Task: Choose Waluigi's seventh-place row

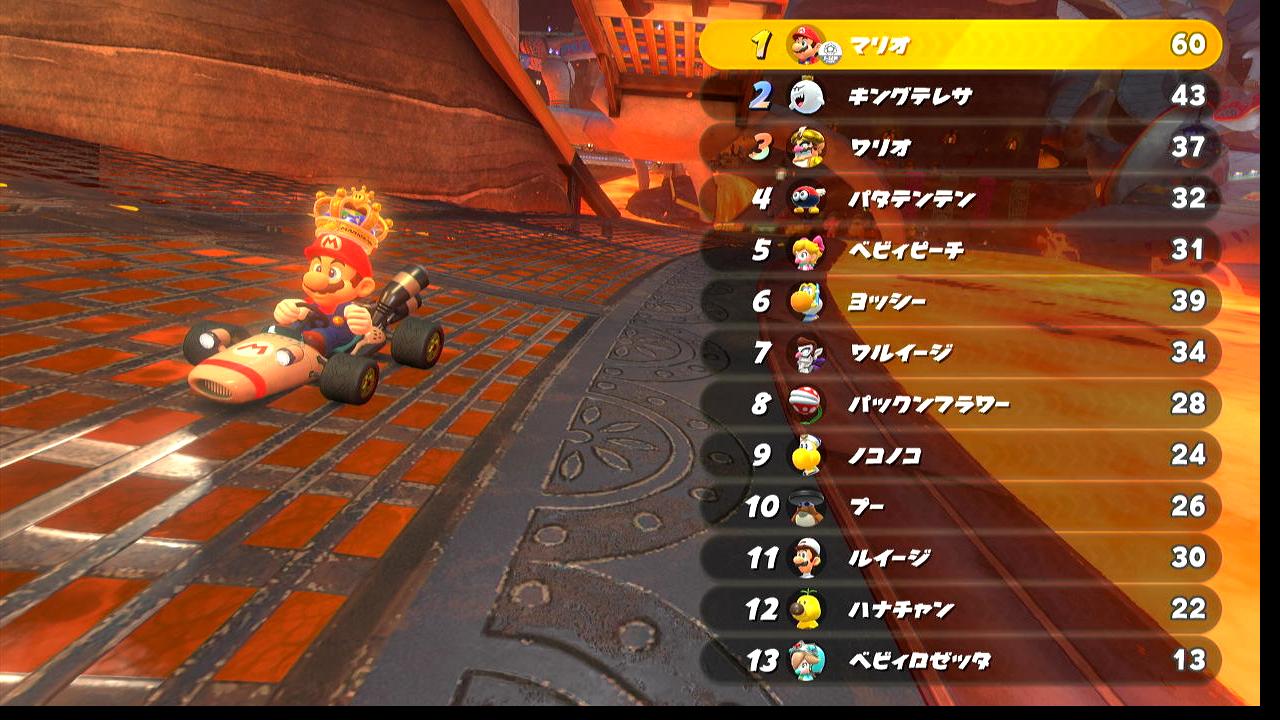Action: 960,352
